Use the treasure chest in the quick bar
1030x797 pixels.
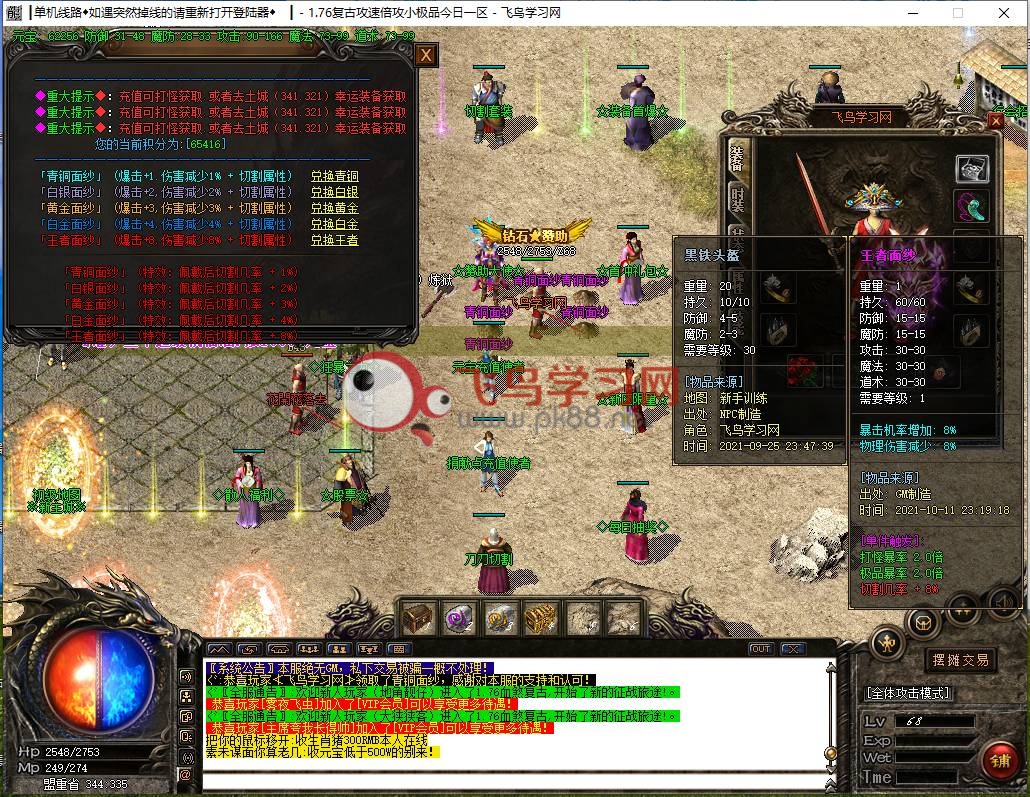point(417,618)
